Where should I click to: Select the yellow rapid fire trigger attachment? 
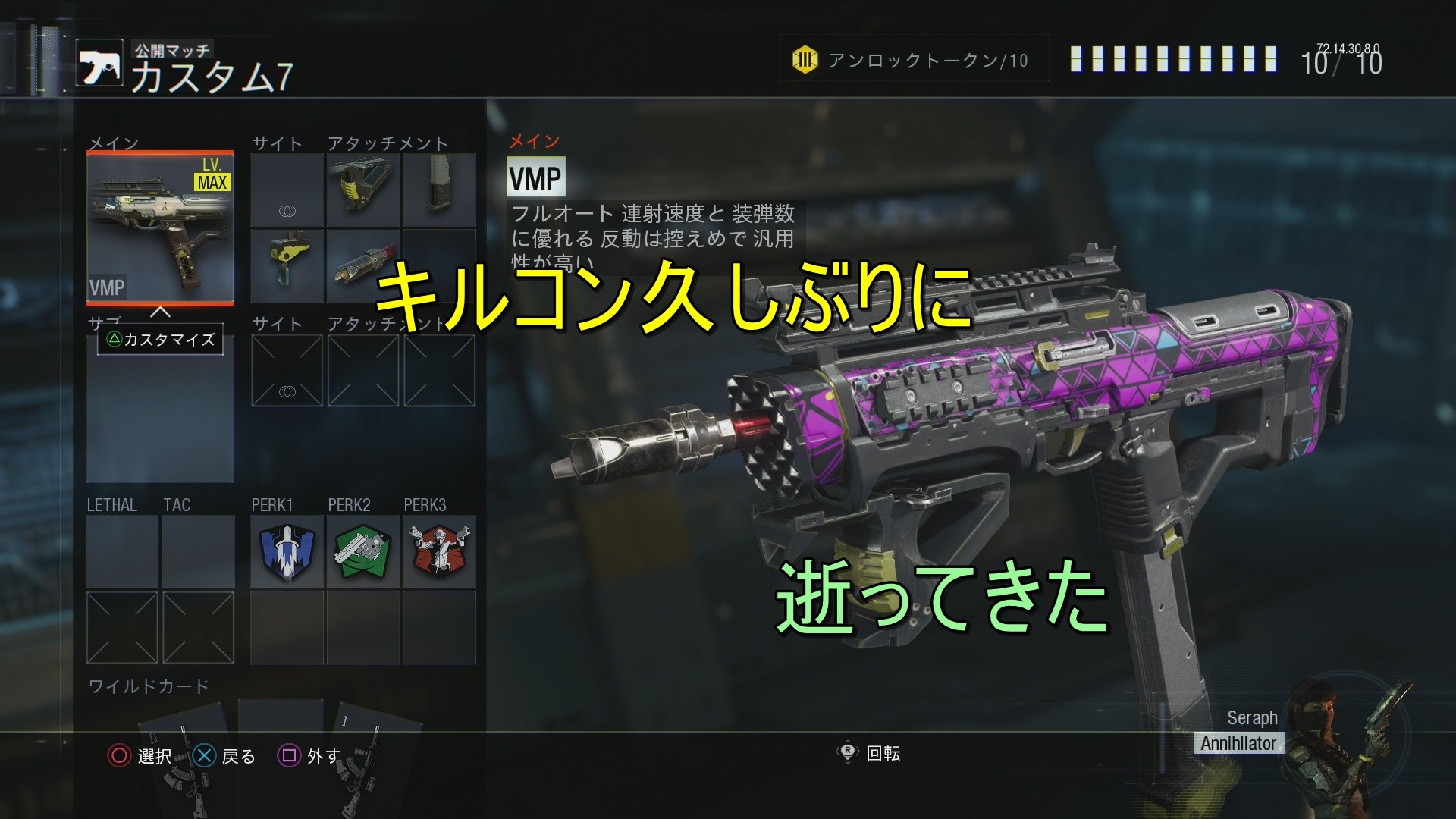click(x=287, y=265)
